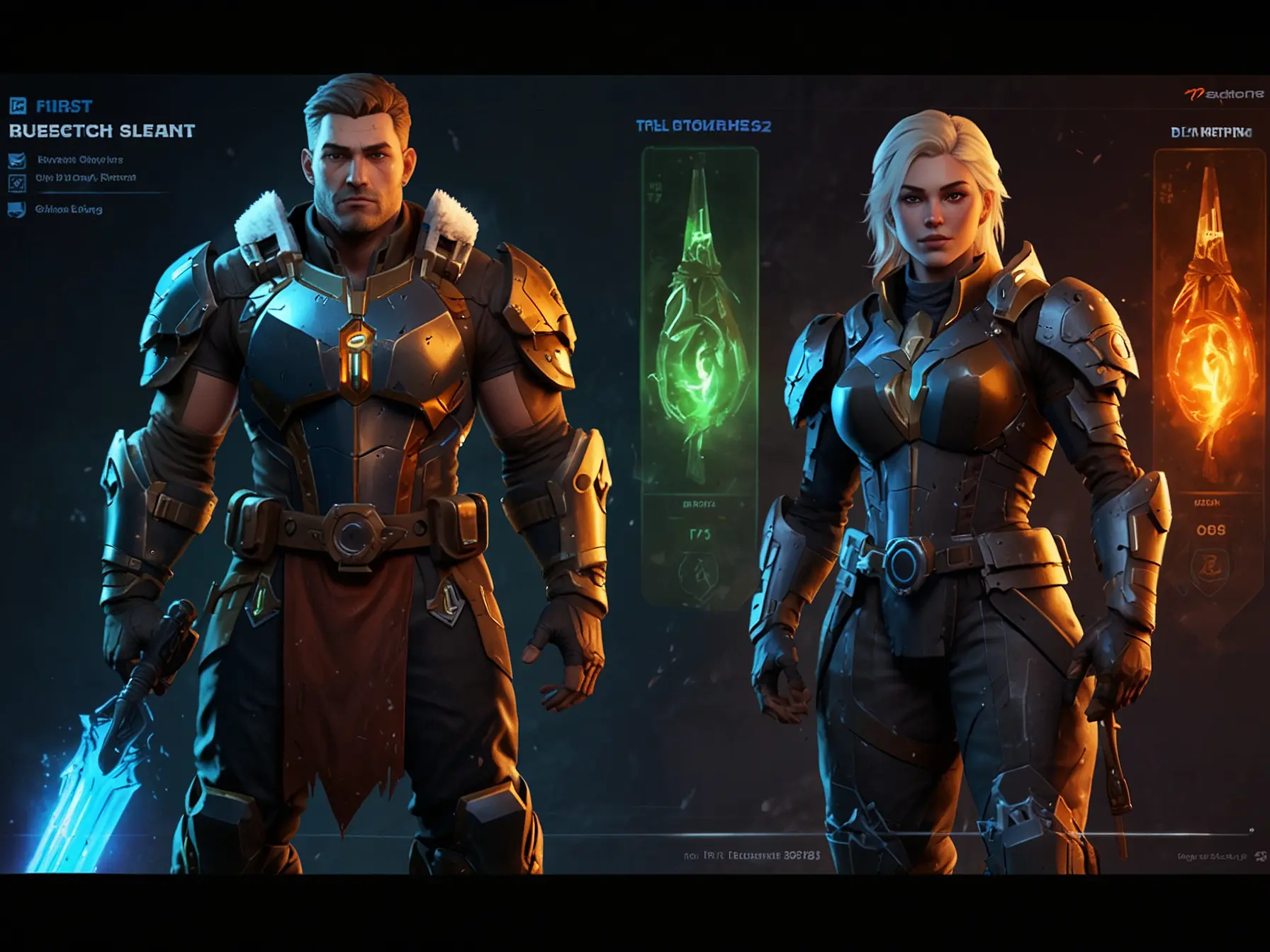1270x952 pixels.
Task: Choose the menu entry with diamond square icon
Action: tap(17, 183)
